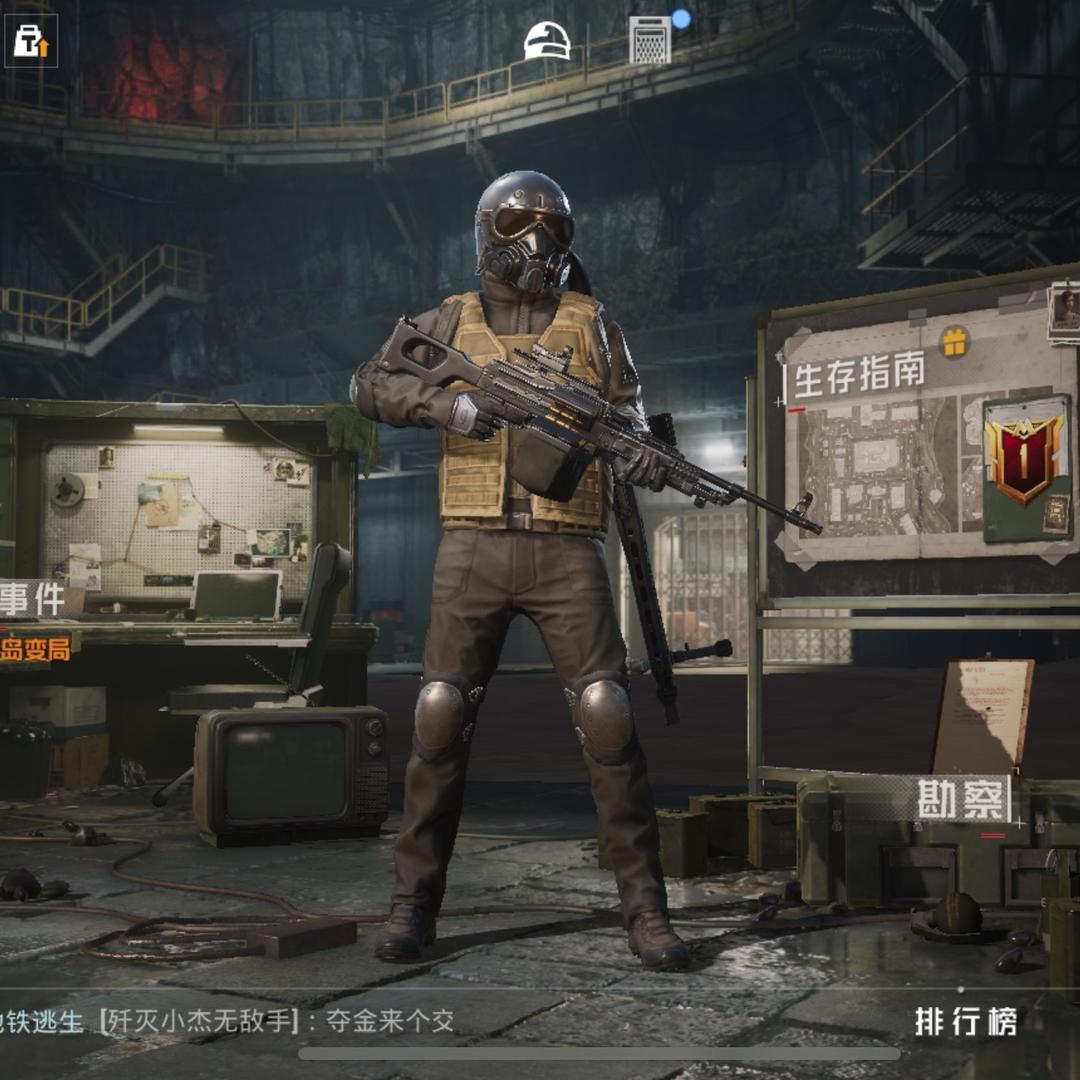Open the 勘察 scouting option
This screenshot has width=1080, height=1080.
click(963, 800)
